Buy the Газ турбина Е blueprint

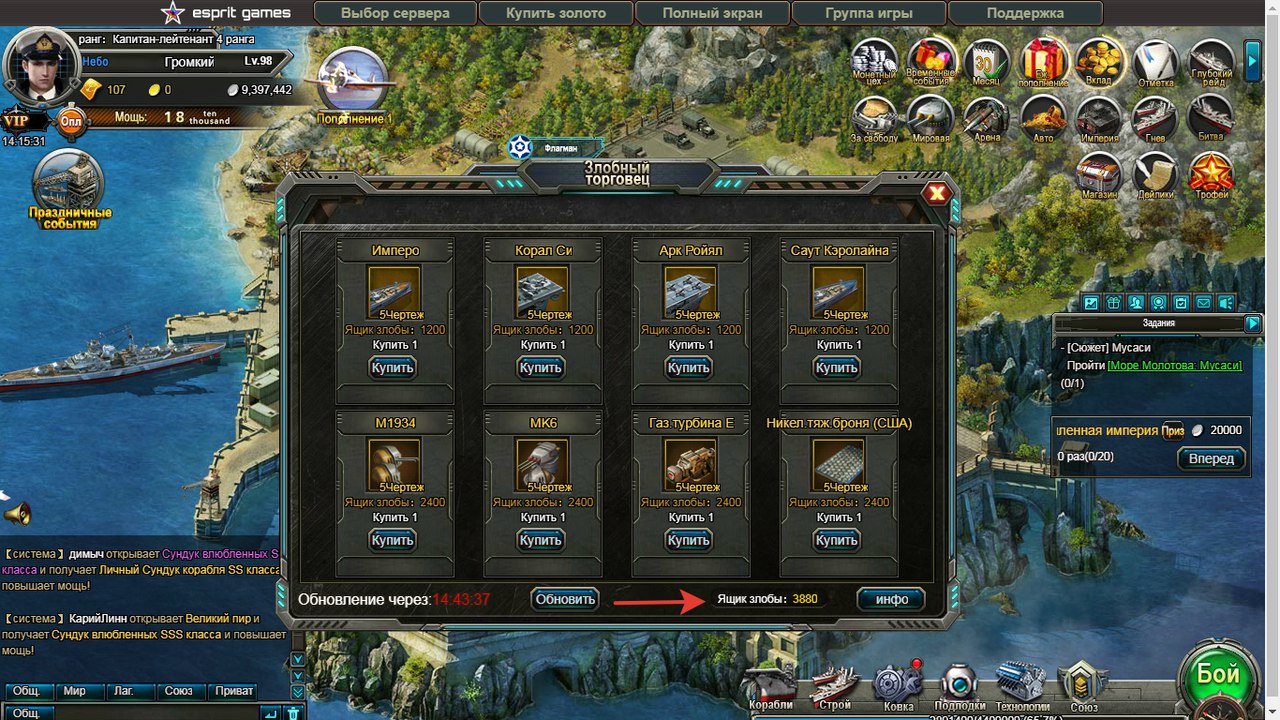(x=688, y=540)
